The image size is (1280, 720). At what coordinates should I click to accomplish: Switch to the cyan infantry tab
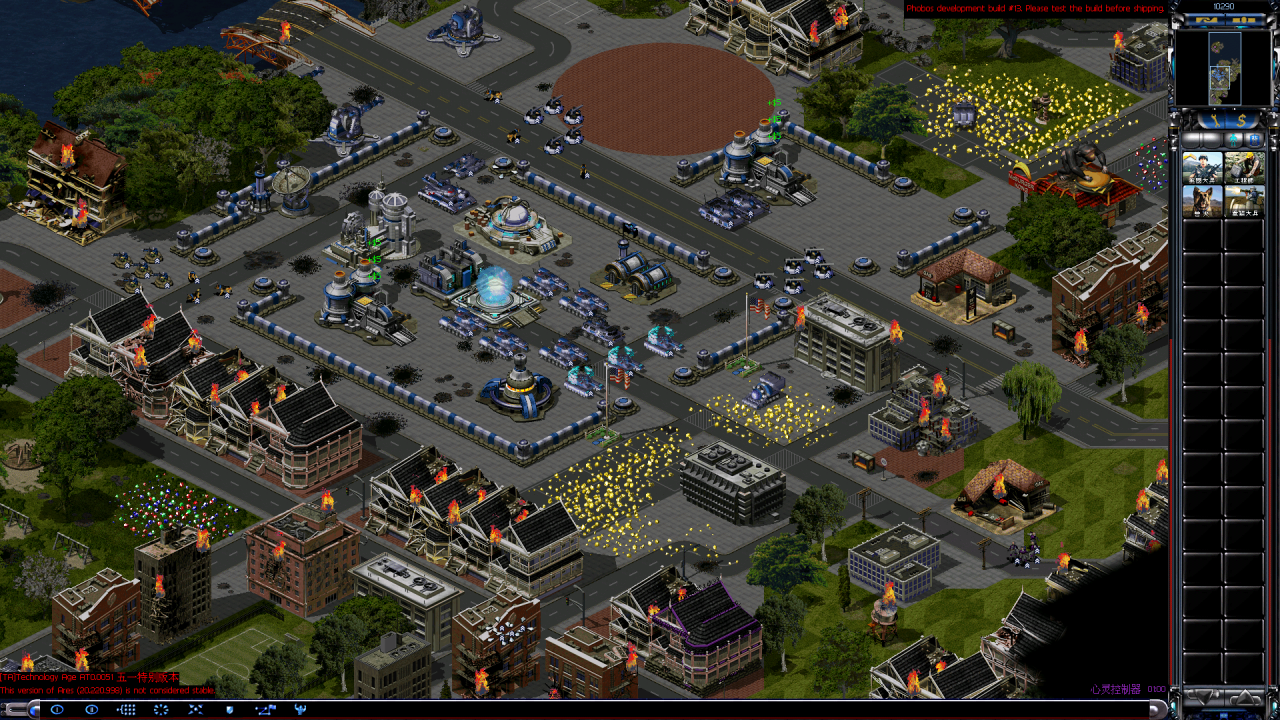click(x=1233, y=140)
